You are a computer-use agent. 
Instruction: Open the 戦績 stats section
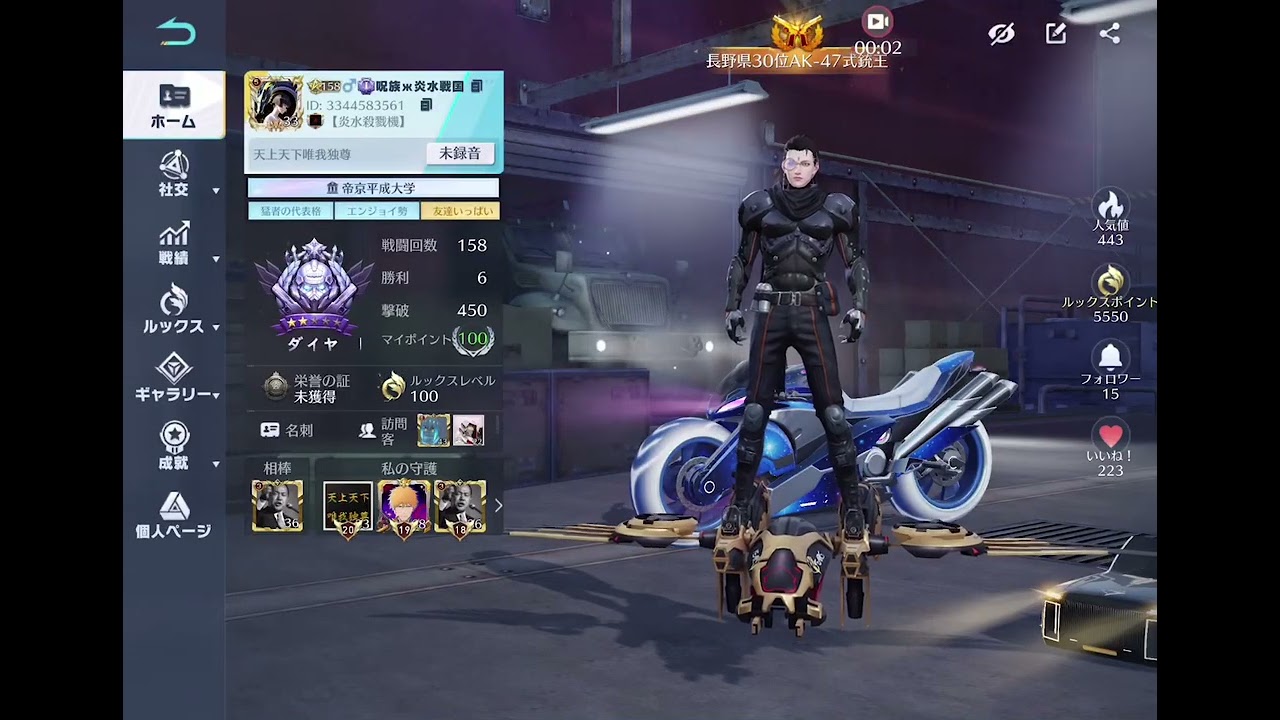coord(174,243)
